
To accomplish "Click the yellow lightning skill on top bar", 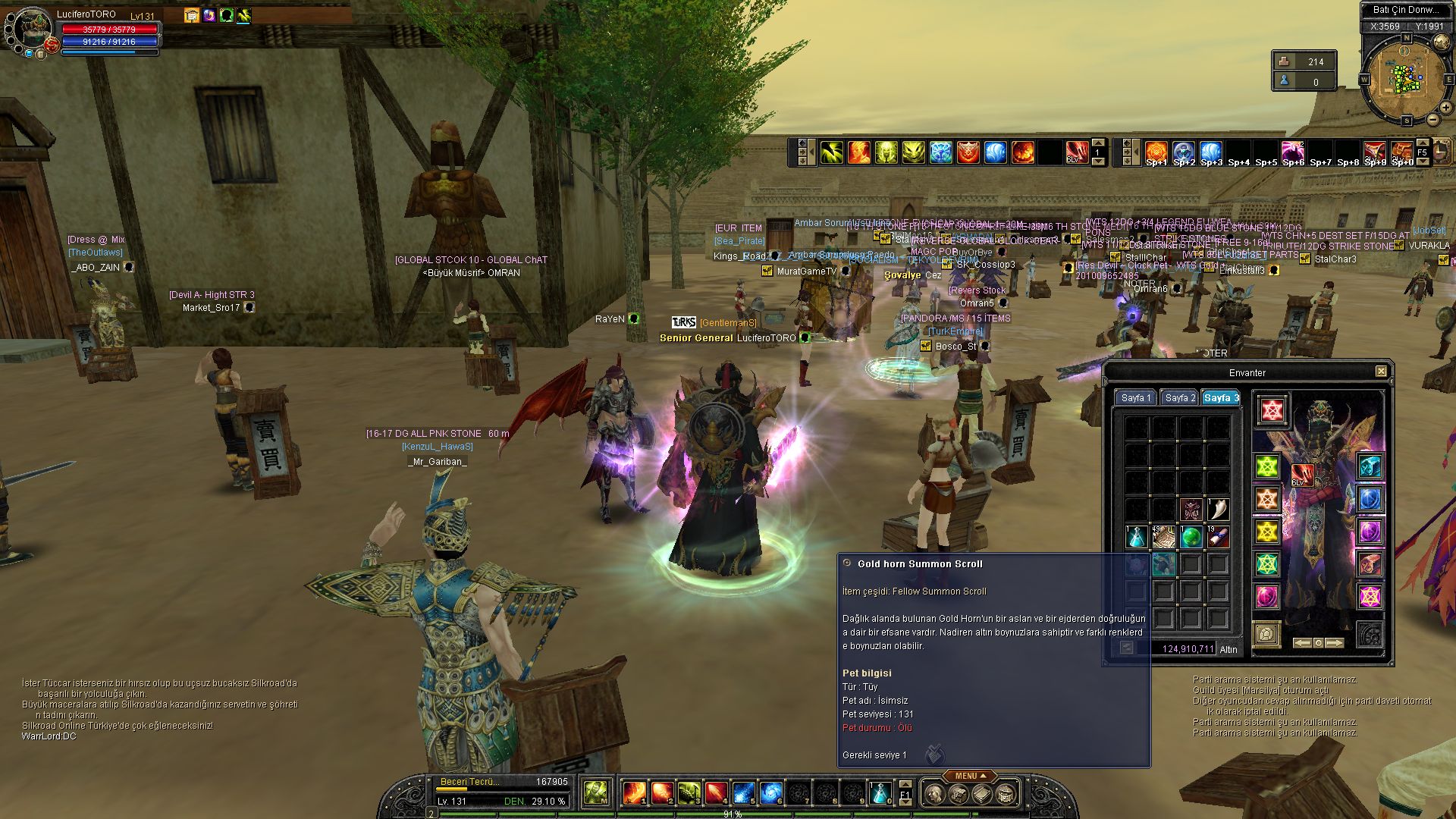I will point(831,152).
